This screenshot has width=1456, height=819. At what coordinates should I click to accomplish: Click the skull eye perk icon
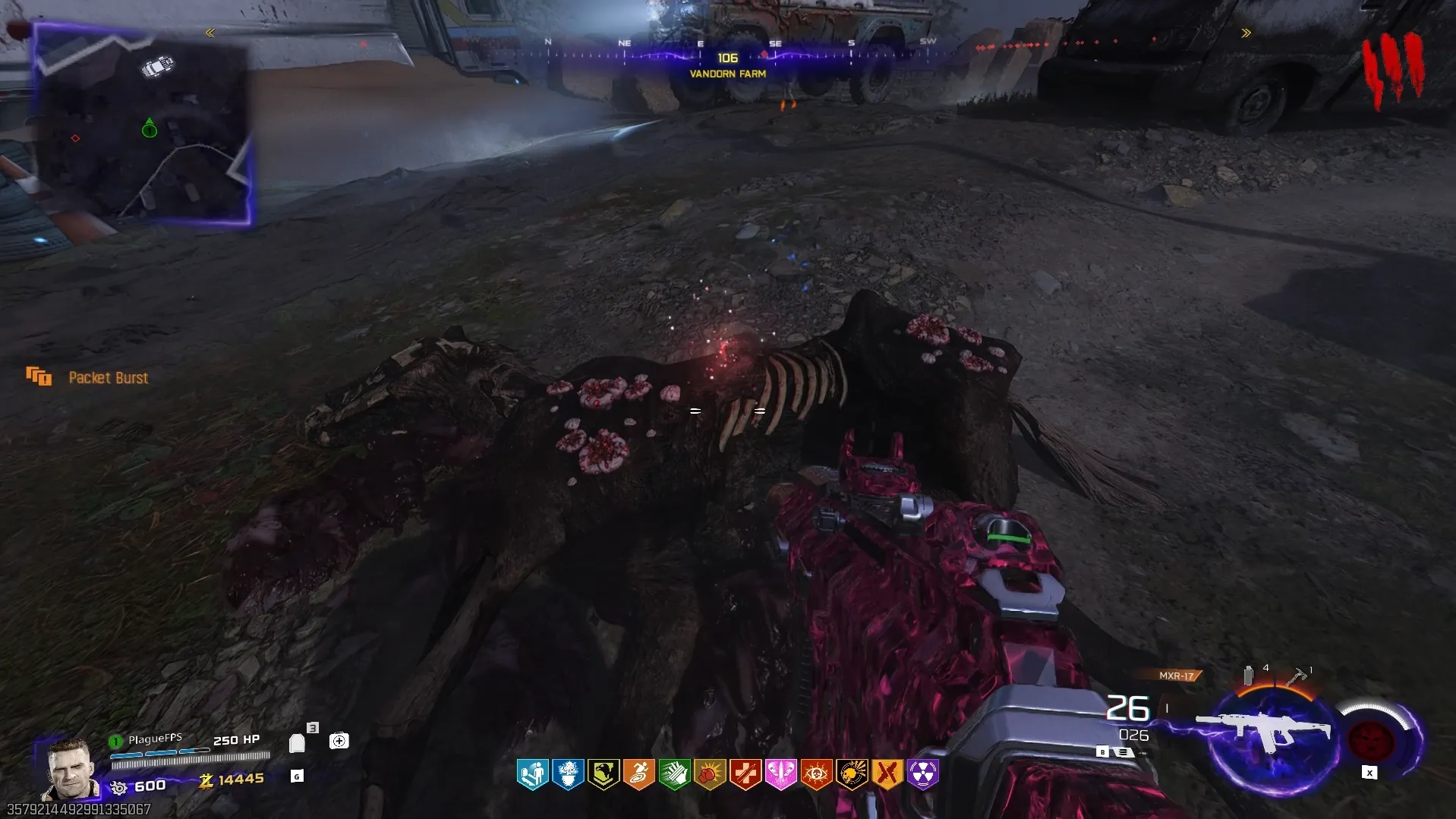pyautogui.click(x=816, y=774)
